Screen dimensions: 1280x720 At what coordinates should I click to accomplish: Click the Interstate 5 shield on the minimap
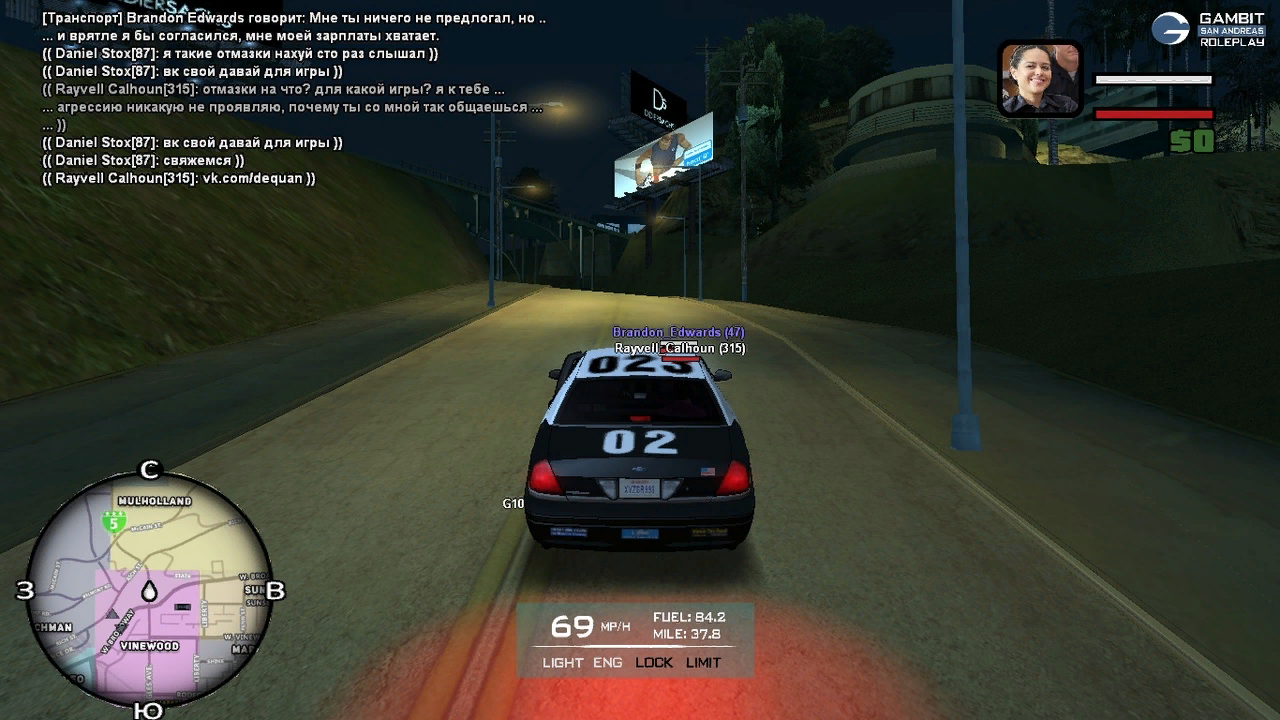point(114,521)
